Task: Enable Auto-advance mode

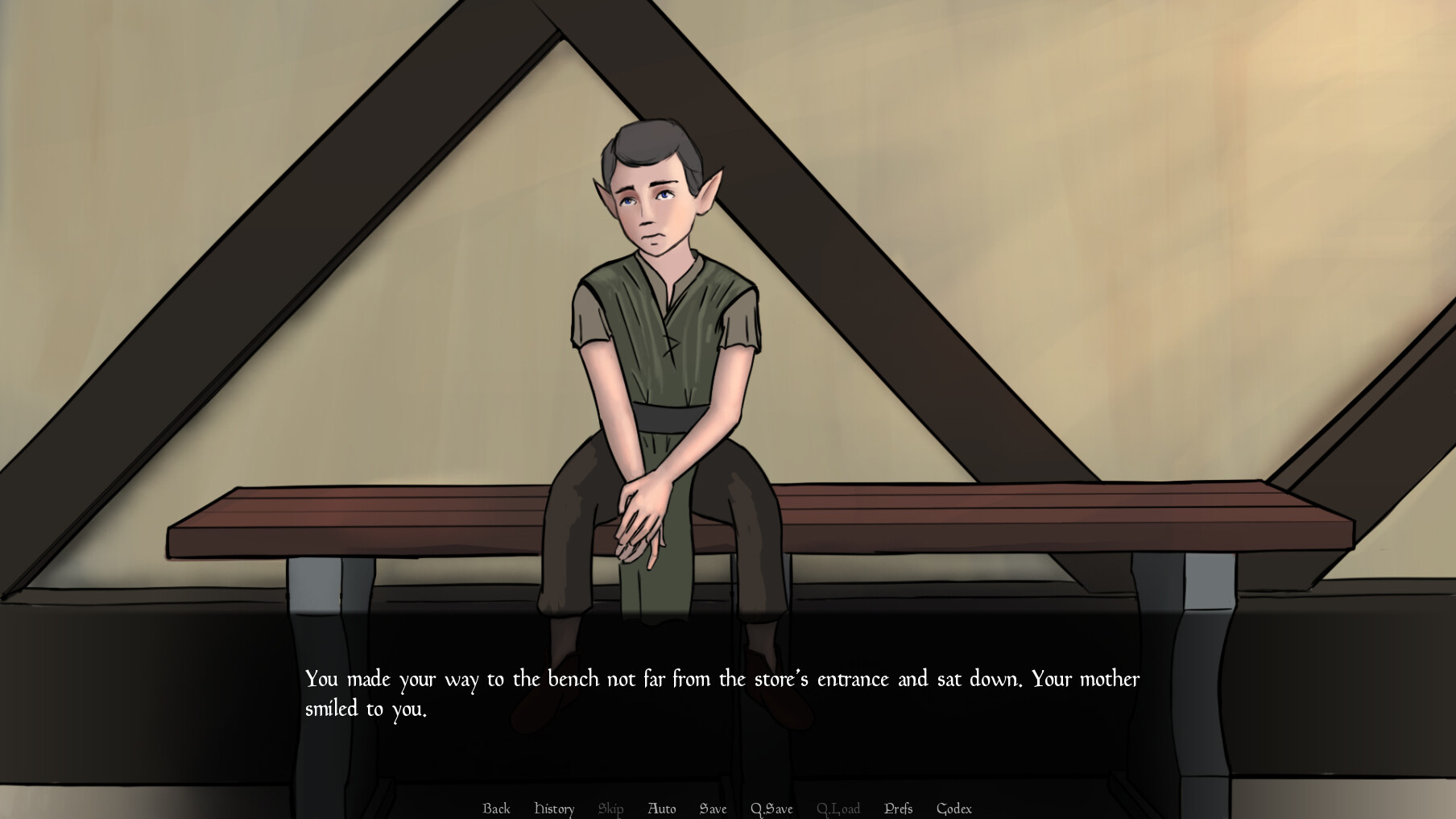Action: (661, 809)
